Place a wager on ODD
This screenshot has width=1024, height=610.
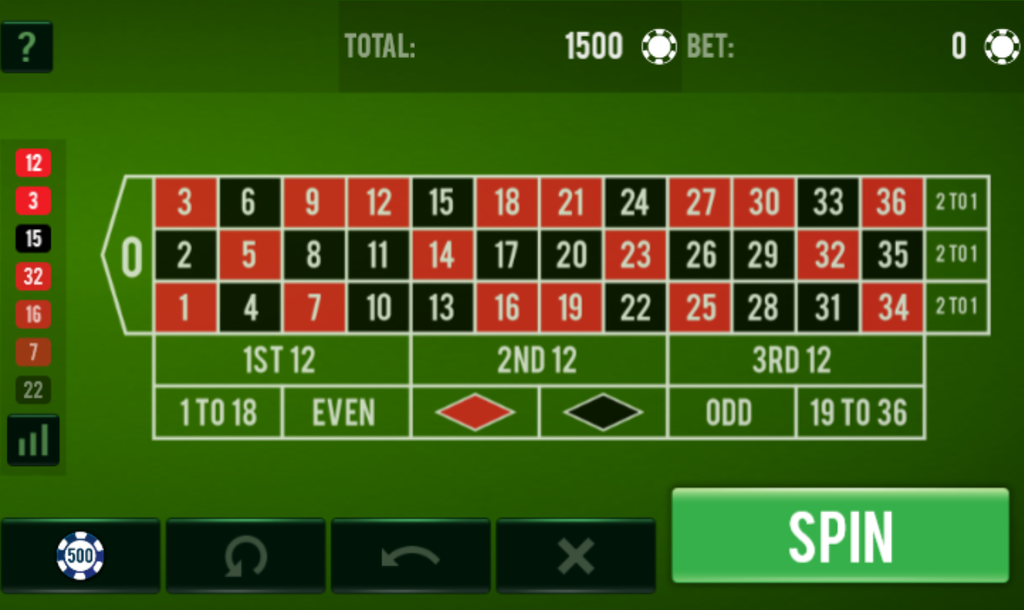pyautogui.click(x=730, y=412)
